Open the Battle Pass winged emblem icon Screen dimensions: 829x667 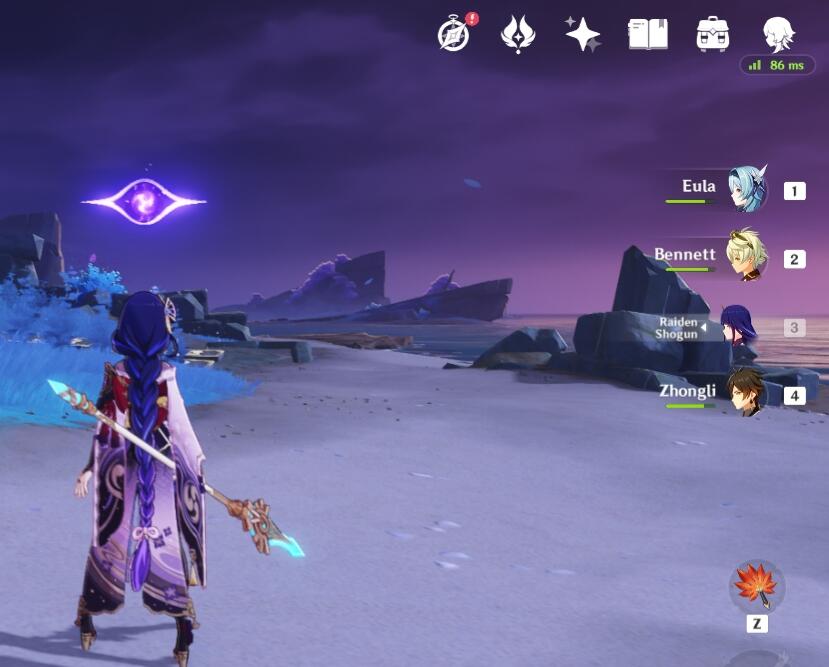click(518, 34)
